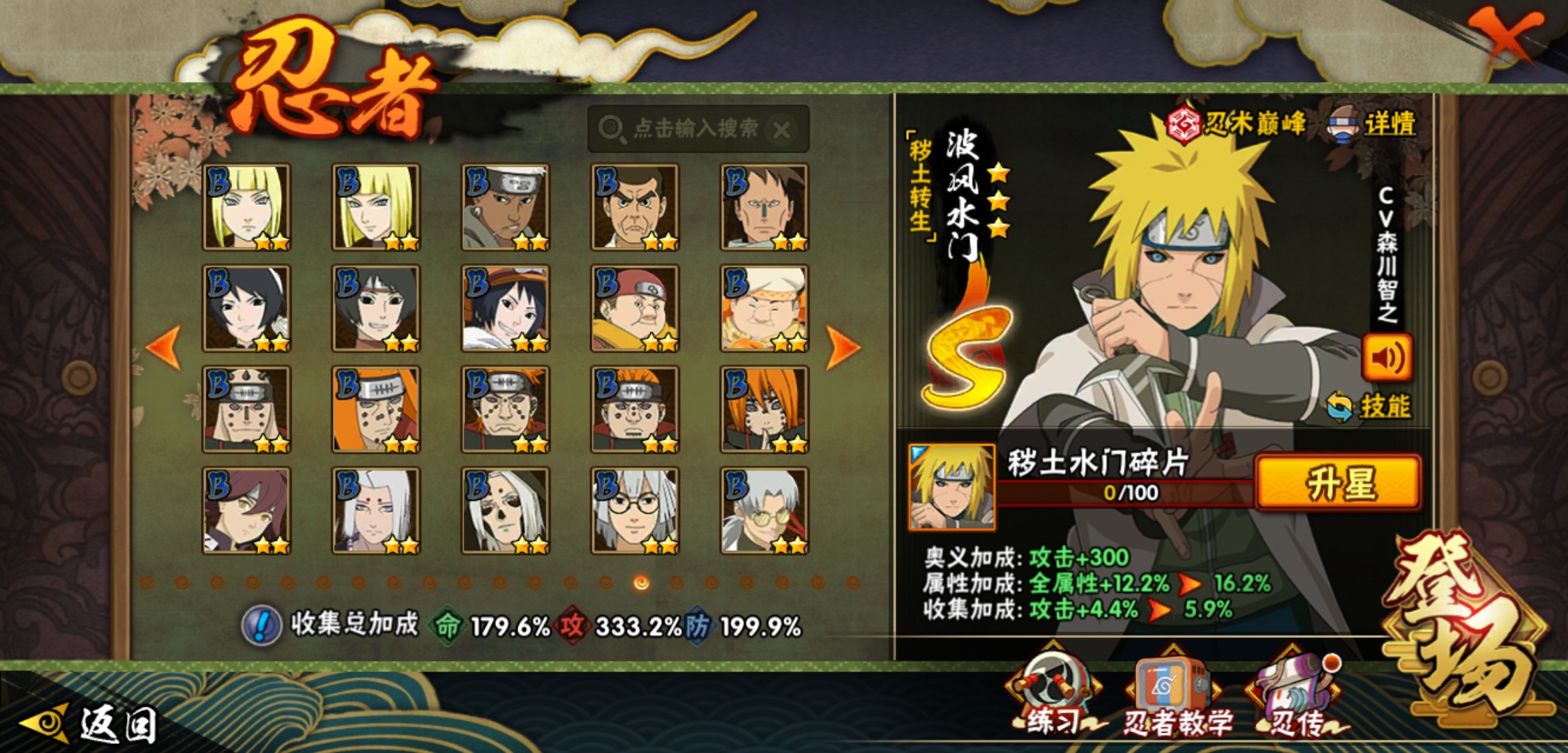Go to the previous ninja page arrow
1568x753 pixels.
click(x=165, y=347)
